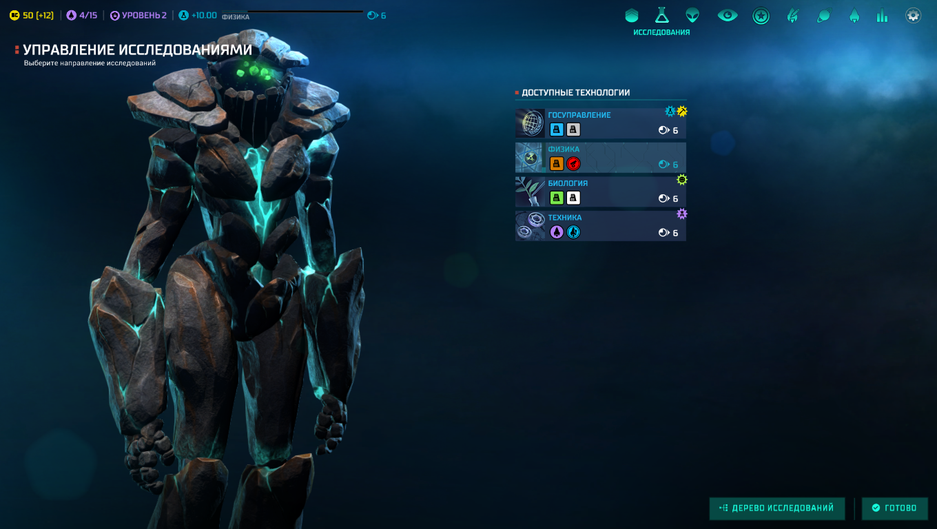
Task: Open the ringed planet menu
Action: pyautogui.click(x=823, y=16)
